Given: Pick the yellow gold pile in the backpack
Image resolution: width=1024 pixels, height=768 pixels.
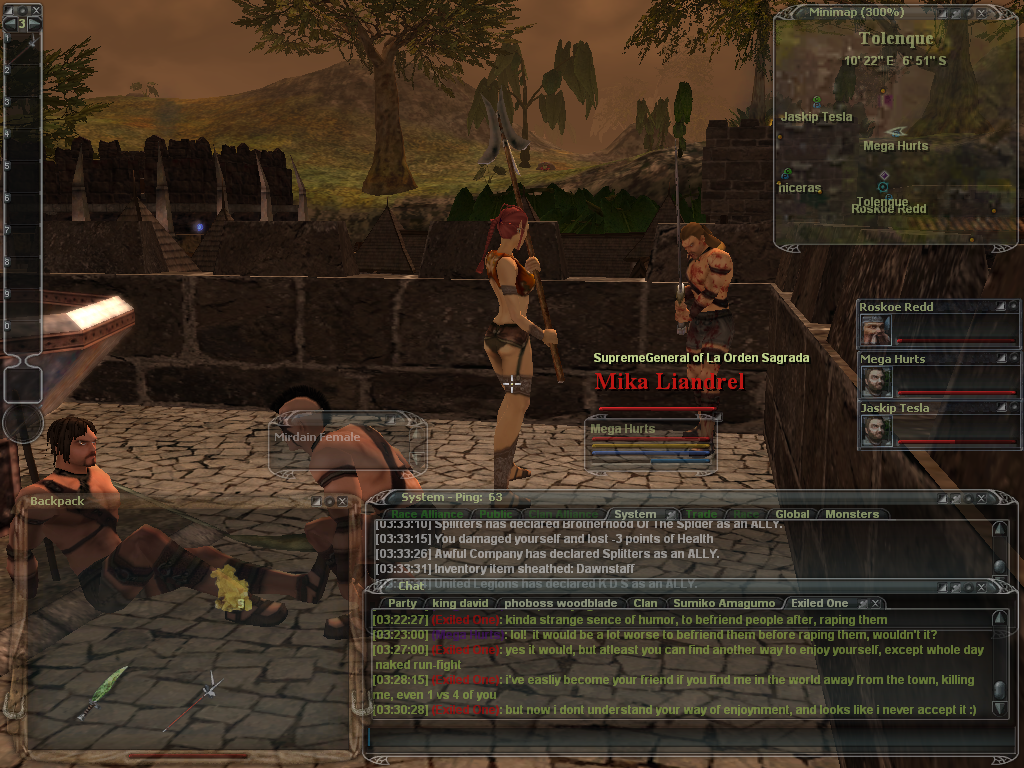Looking at the screenshot, I should 228,592.
